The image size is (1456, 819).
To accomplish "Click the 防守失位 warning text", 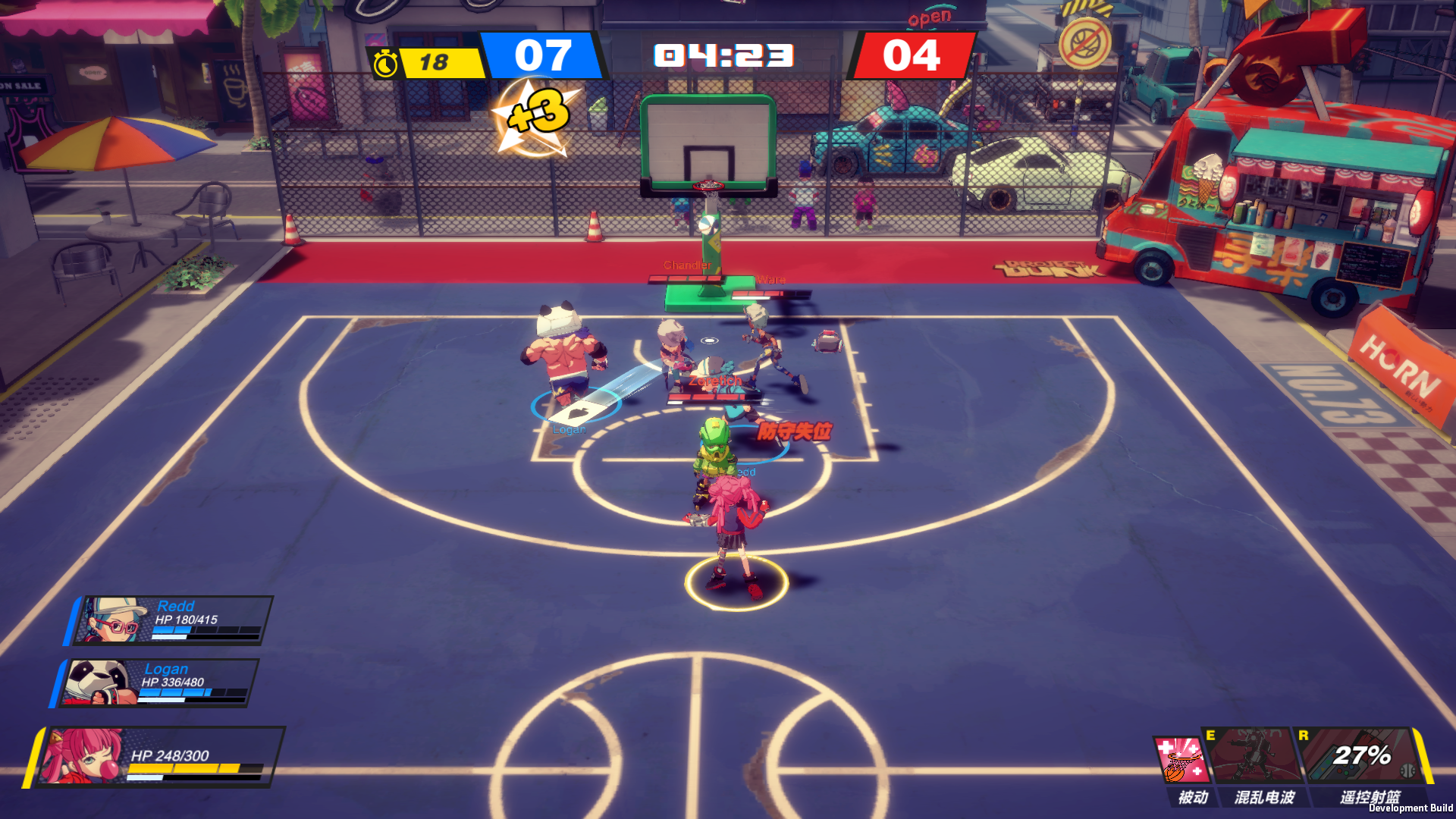I will point(795,430).
